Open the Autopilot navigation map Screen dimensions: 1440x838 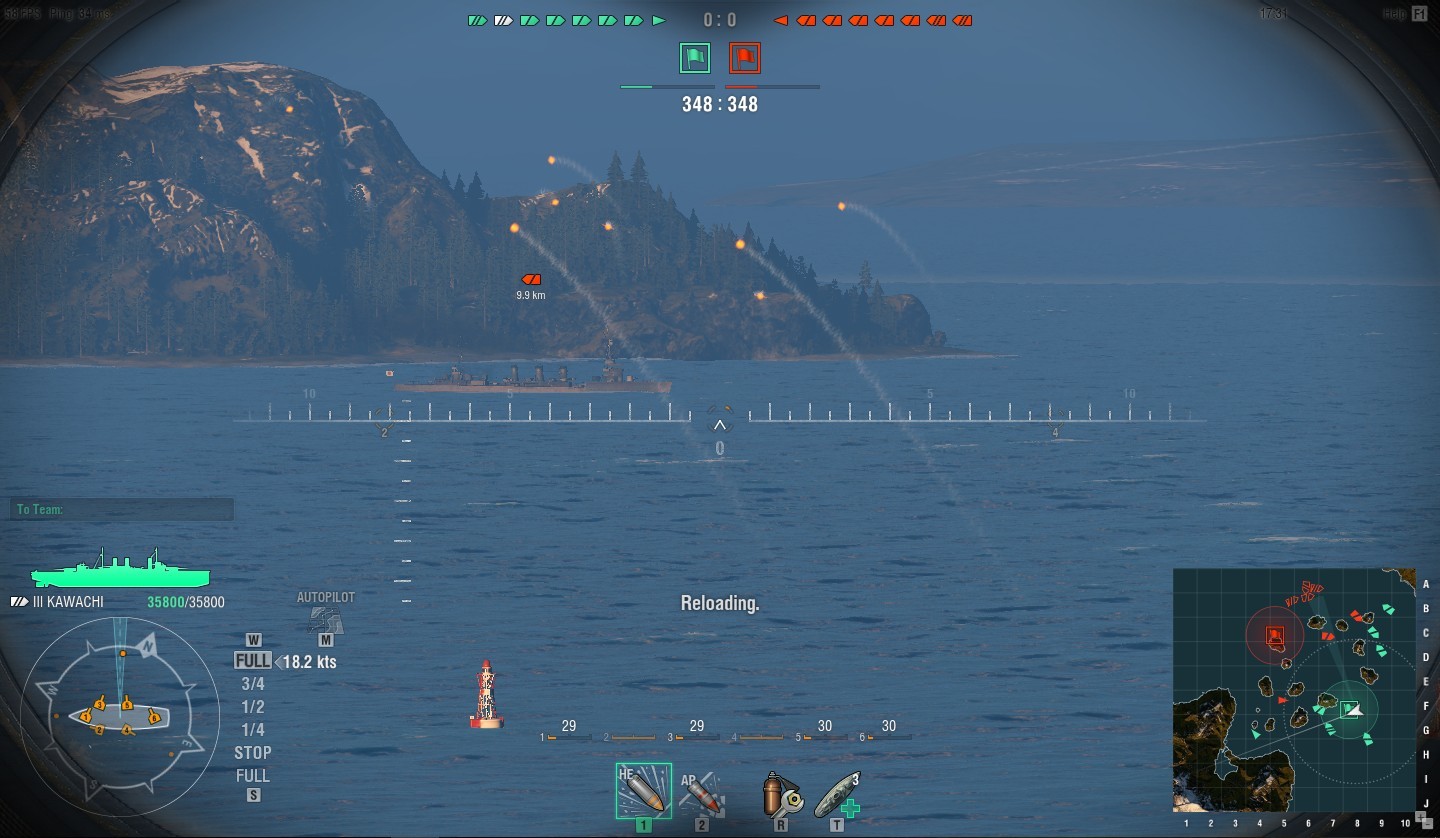tap(325, 619)
